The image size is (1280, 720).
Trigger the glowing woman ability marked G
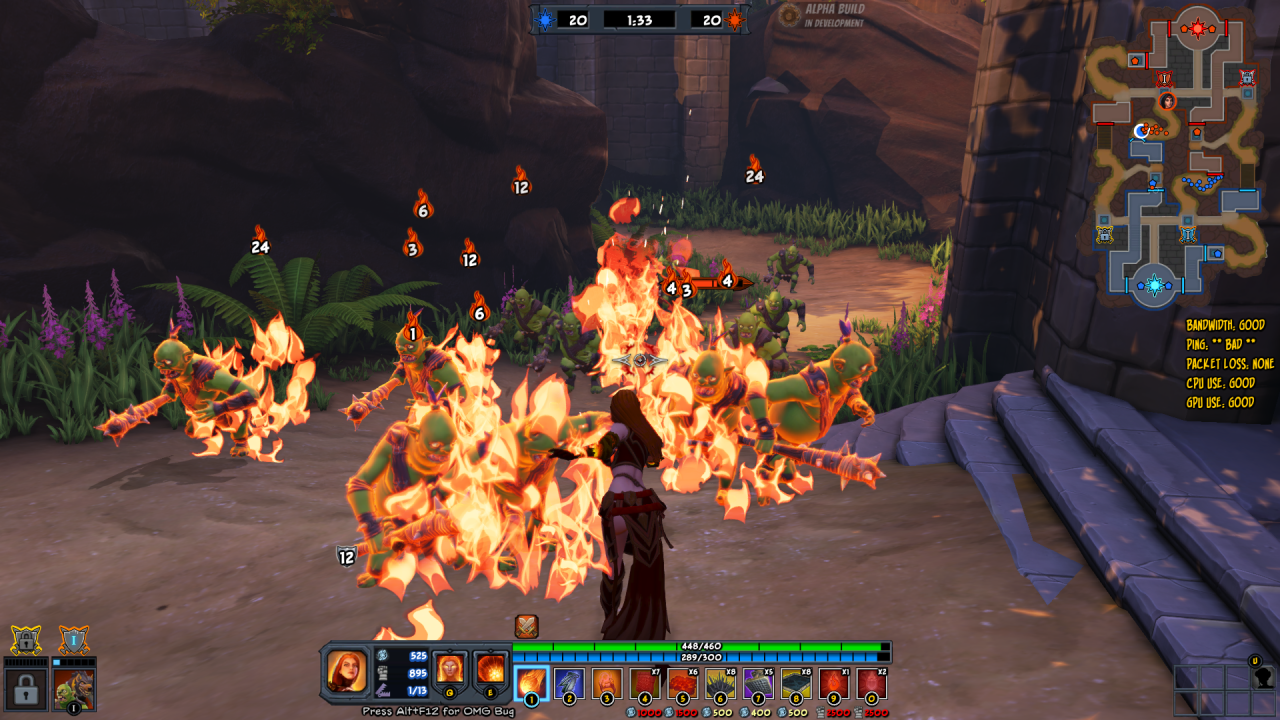pos(450,668)
